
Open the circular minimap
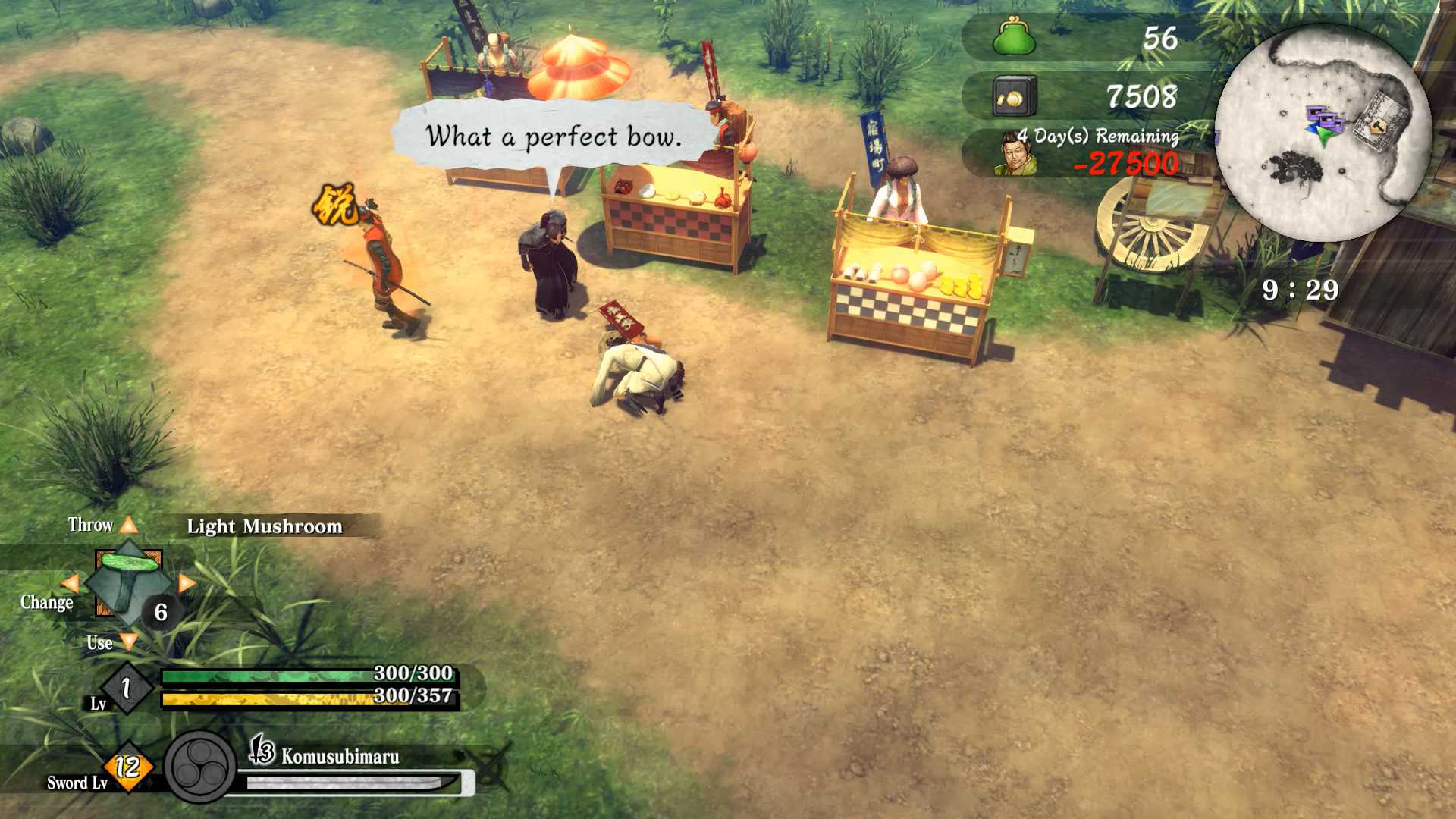(x=1323, y=133)
